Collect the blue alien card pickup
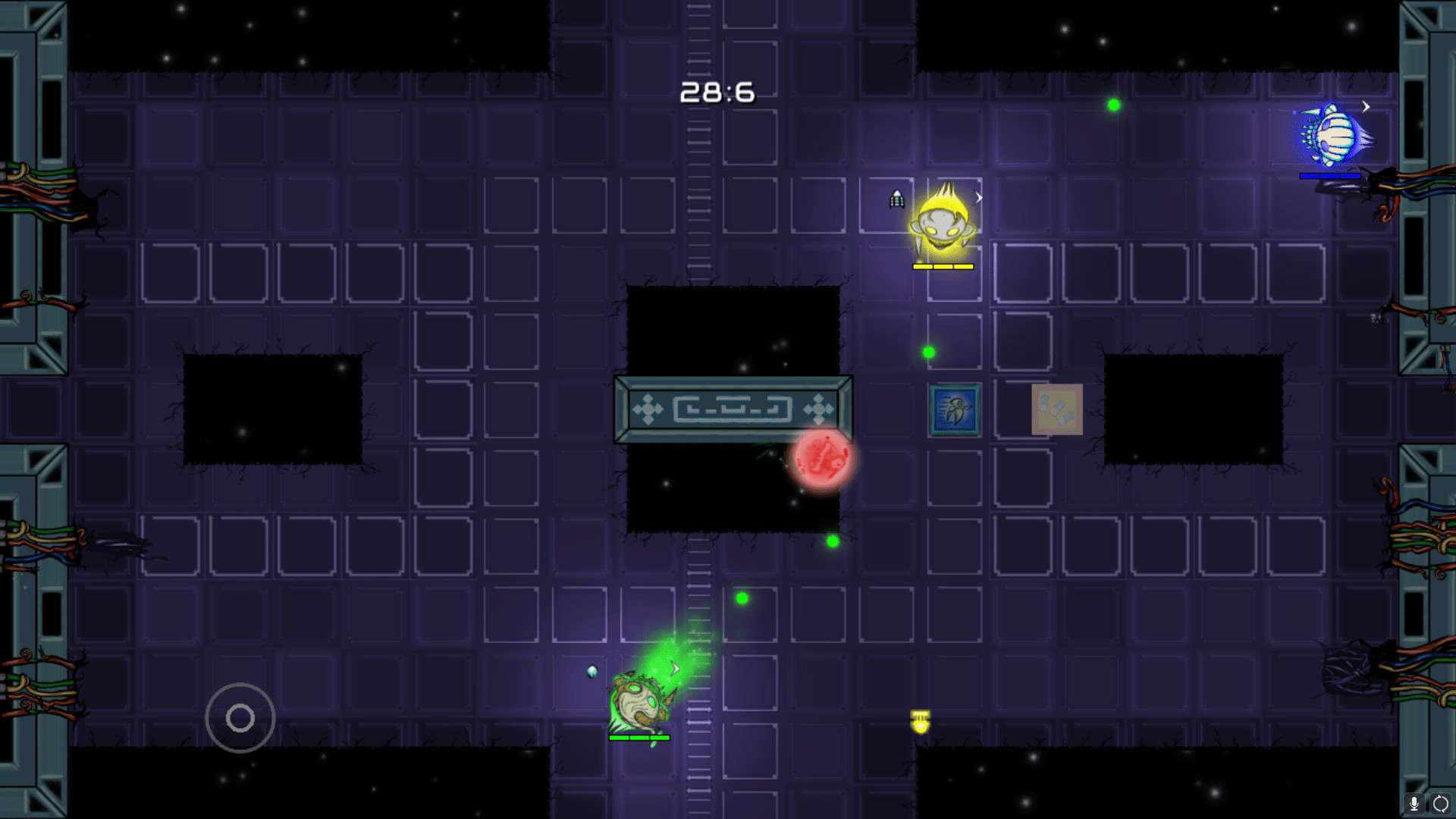This screenshot has width=1456, height=819. (952, 409)
